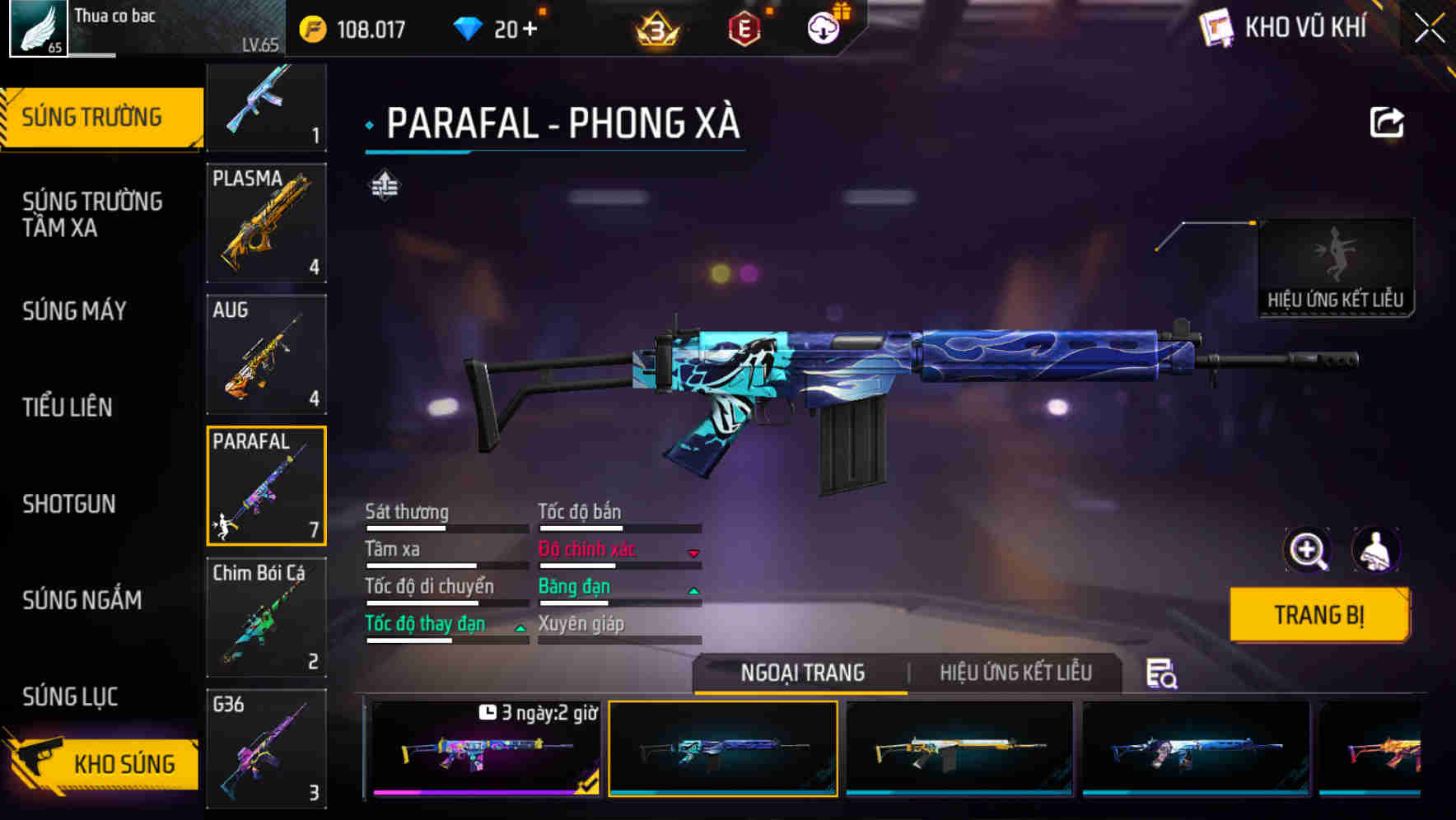Click the share icon beside weapon name
The height and width of the screenshot is (820, 1456).
[1387, 121]
